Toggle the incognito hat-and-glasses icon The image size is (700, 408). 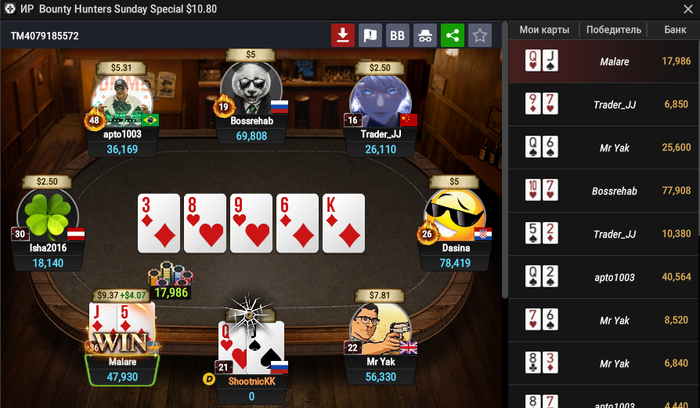(425, 36)
